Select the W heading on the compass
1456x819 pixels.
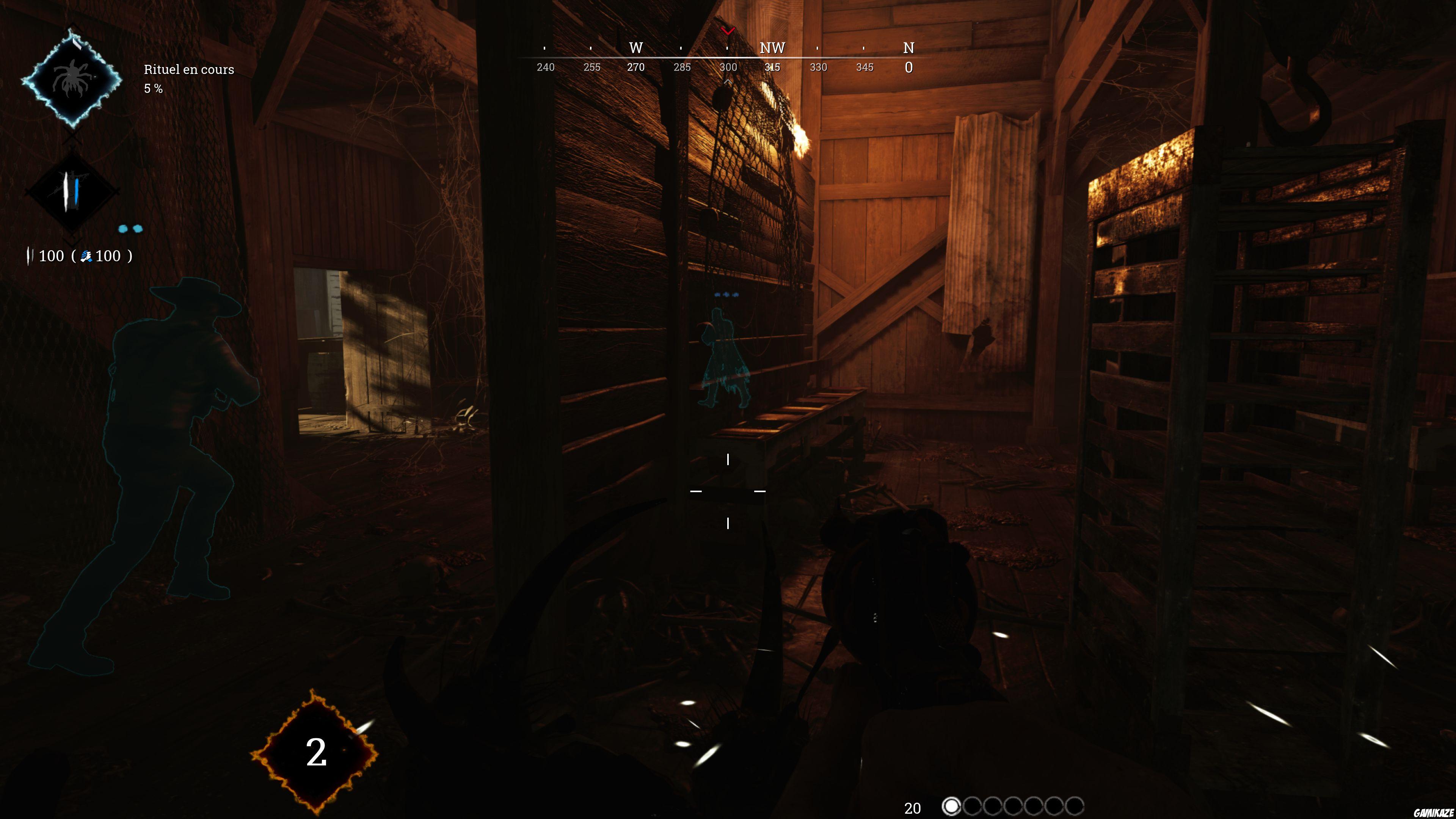[635, 49]
